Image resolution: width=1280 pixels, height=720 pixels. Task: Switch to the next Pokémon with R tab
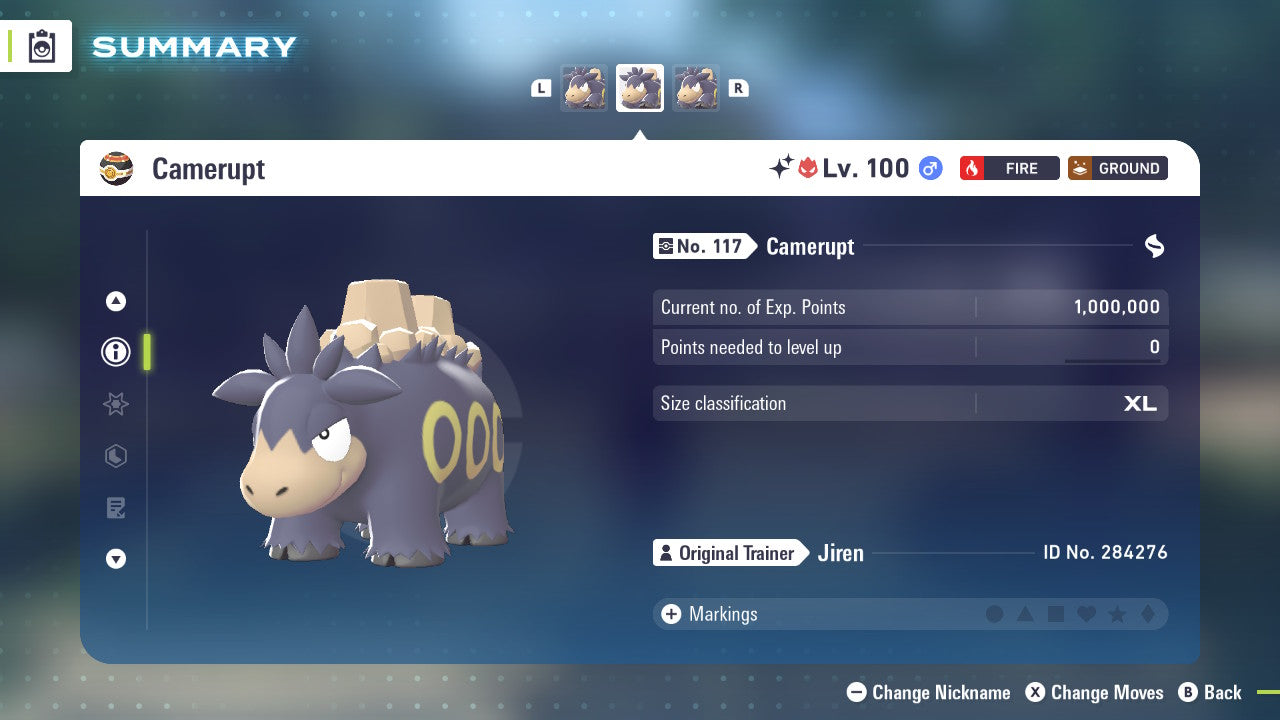738,87
